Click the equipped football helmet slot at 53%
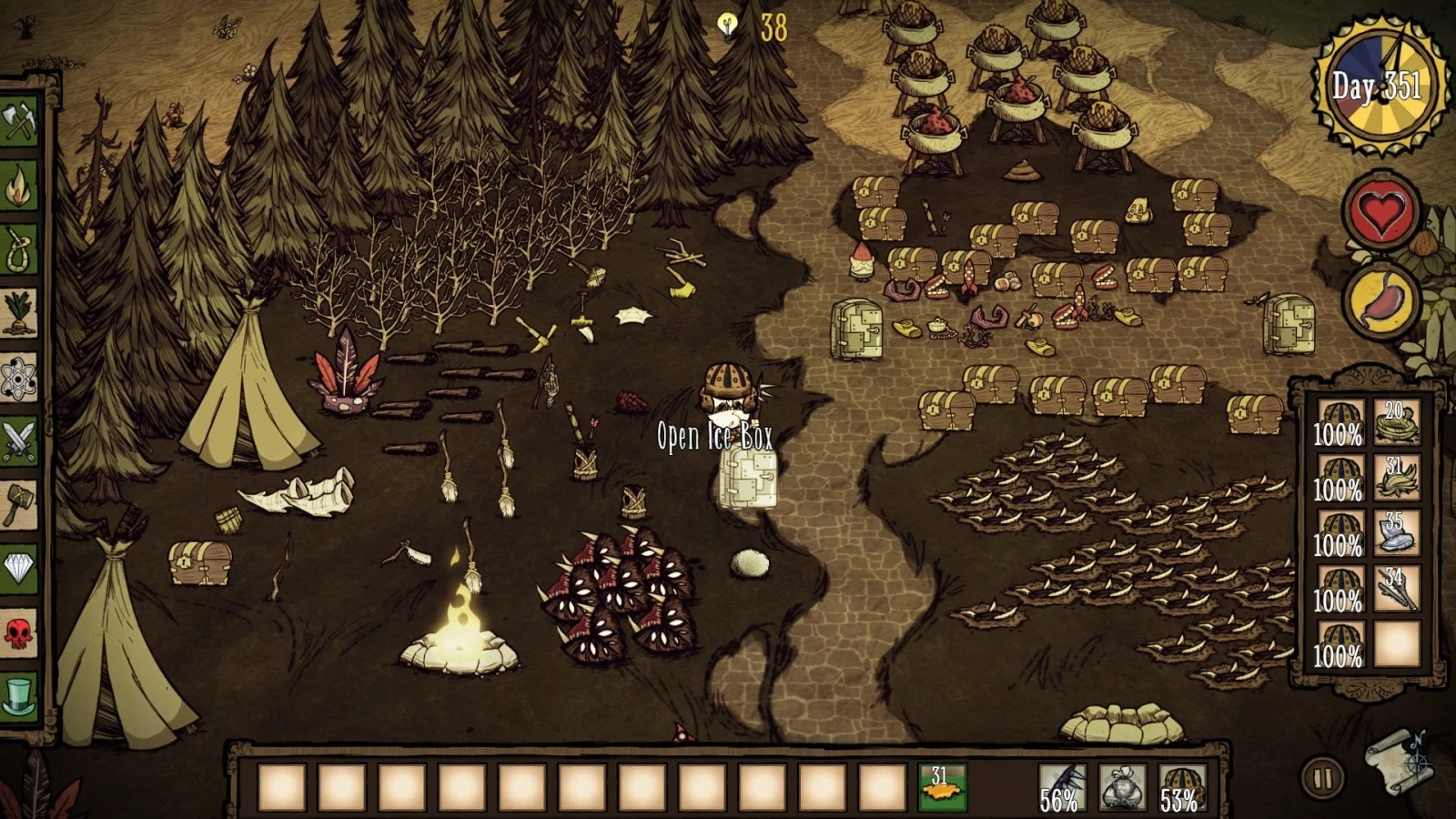The height and width of the screenshot is (819, 1456). [1181, 787]
